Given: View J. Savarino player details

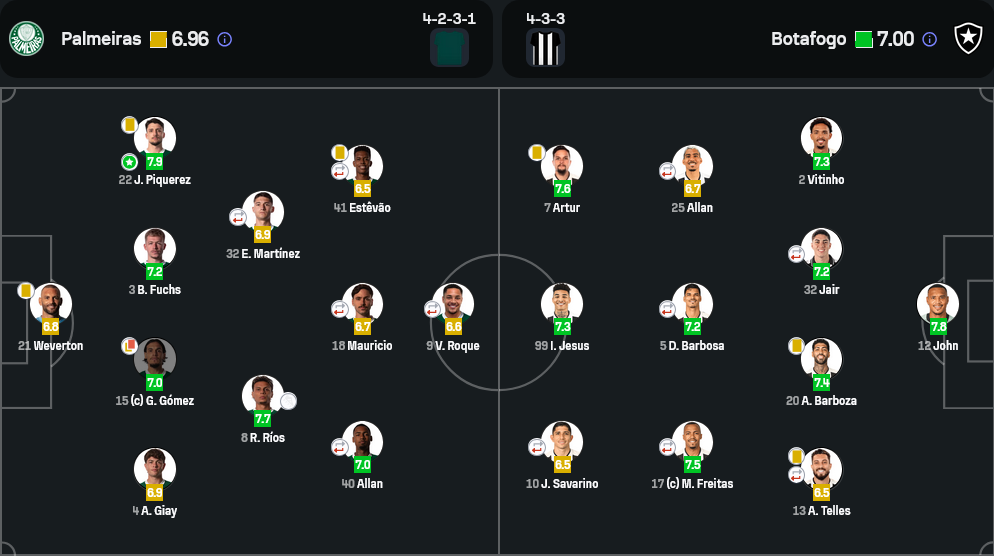Looking at the screenshot, I should click(x=562, y=442).
